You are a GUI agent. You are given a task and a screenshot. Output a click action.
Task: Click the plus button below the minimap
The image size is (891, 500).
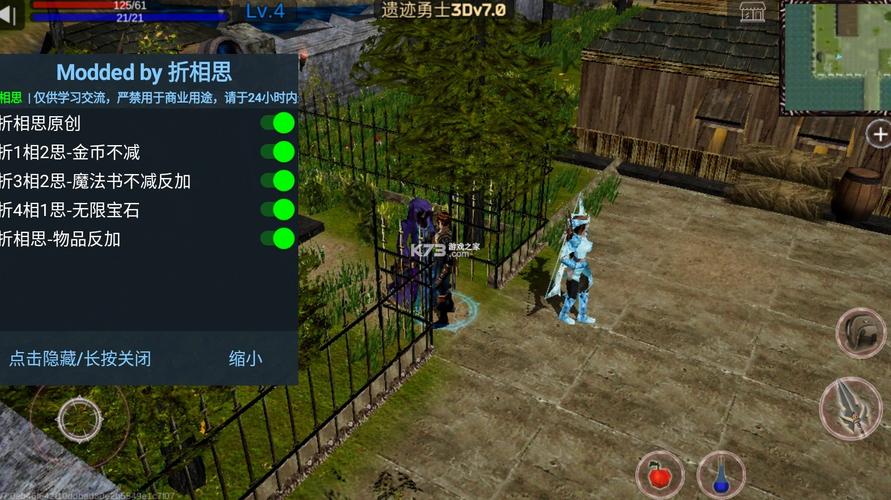tap(879, 134)
